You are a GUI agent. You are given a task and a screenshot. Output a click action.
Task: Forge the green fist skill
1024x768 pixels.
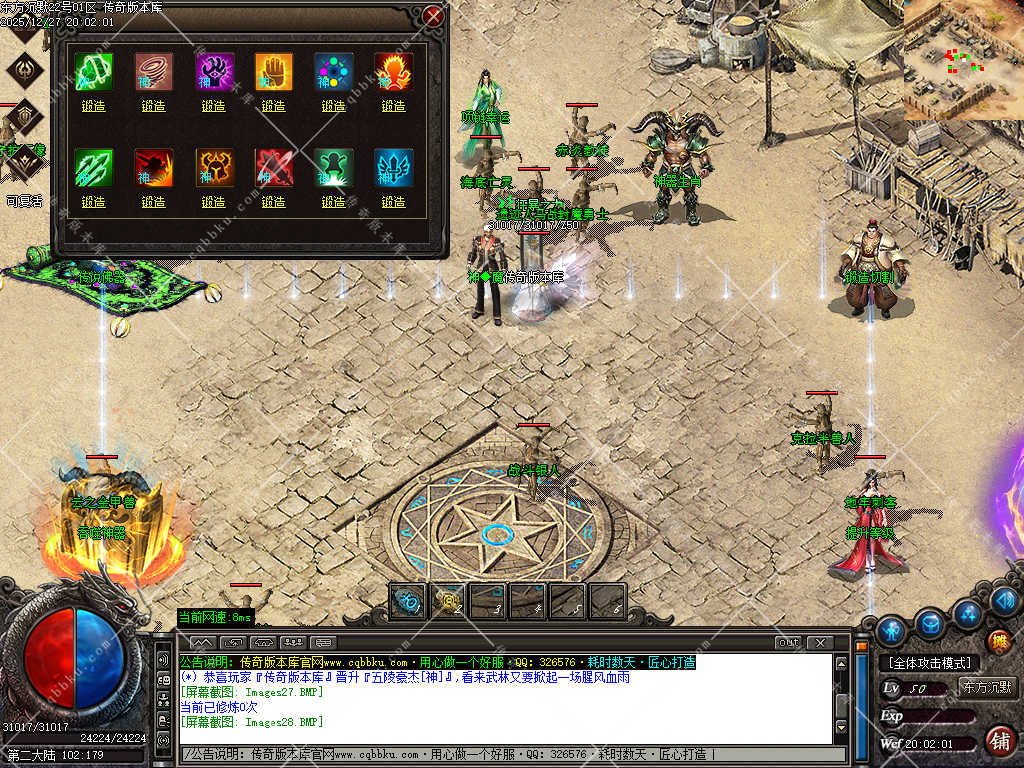[93, 106]
